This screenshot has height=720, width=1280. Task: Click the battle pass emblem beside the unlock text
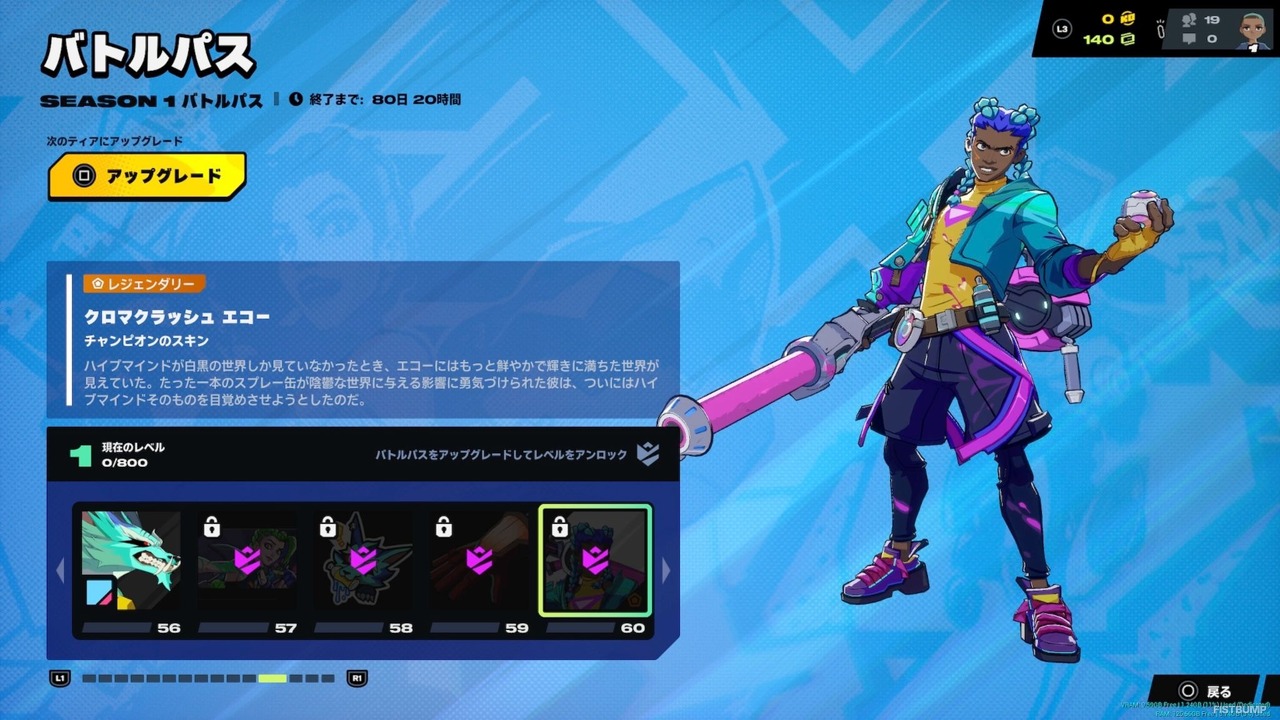650,455
